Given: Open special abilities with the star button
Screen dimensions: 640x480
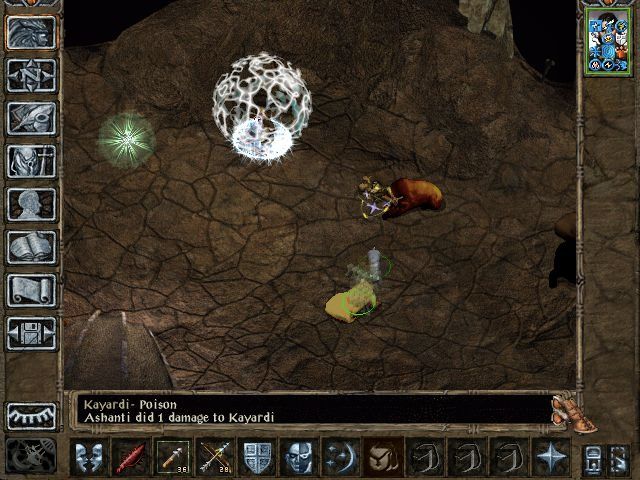Looking at the screenshot, I should pyautogui.click(x=551, y=457).
